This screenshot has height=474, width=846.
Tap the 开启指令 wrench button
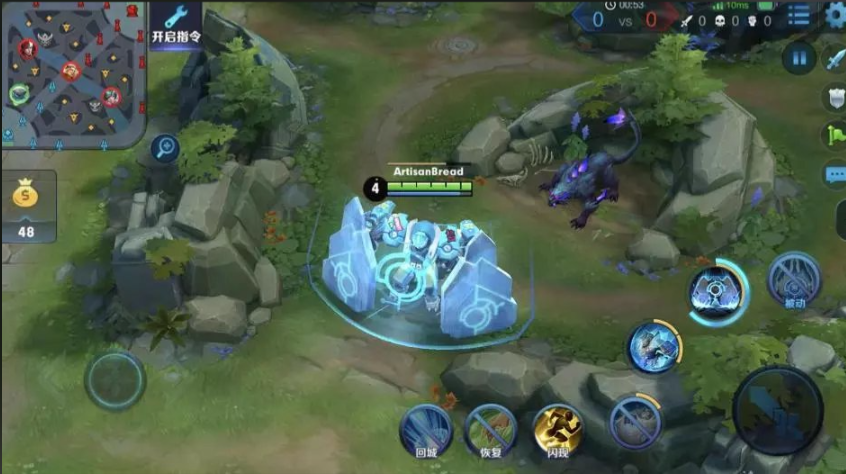(x=176, y=24)
